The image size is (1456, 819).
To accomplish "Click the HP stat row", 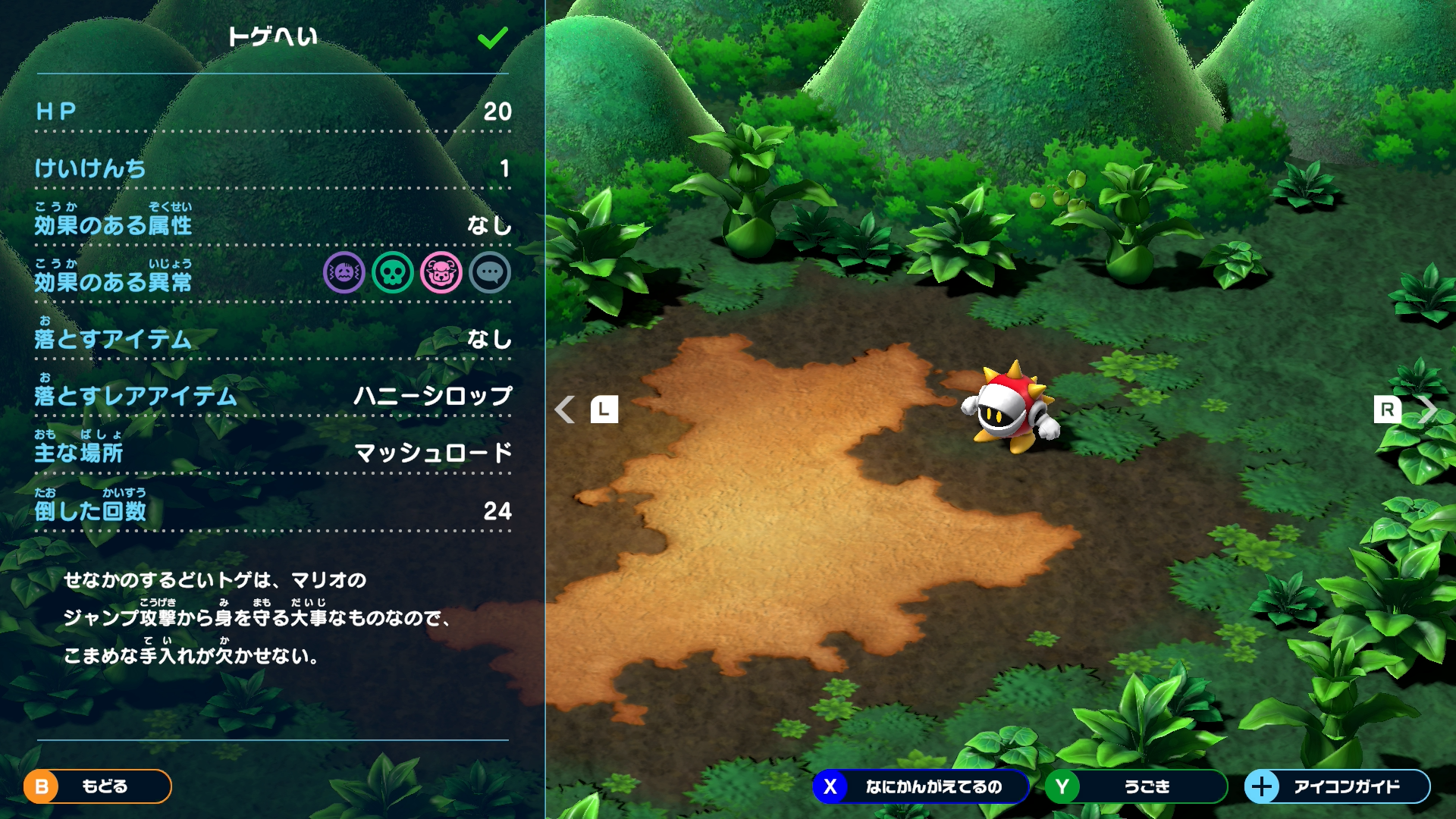I will (x=273, y=112).
